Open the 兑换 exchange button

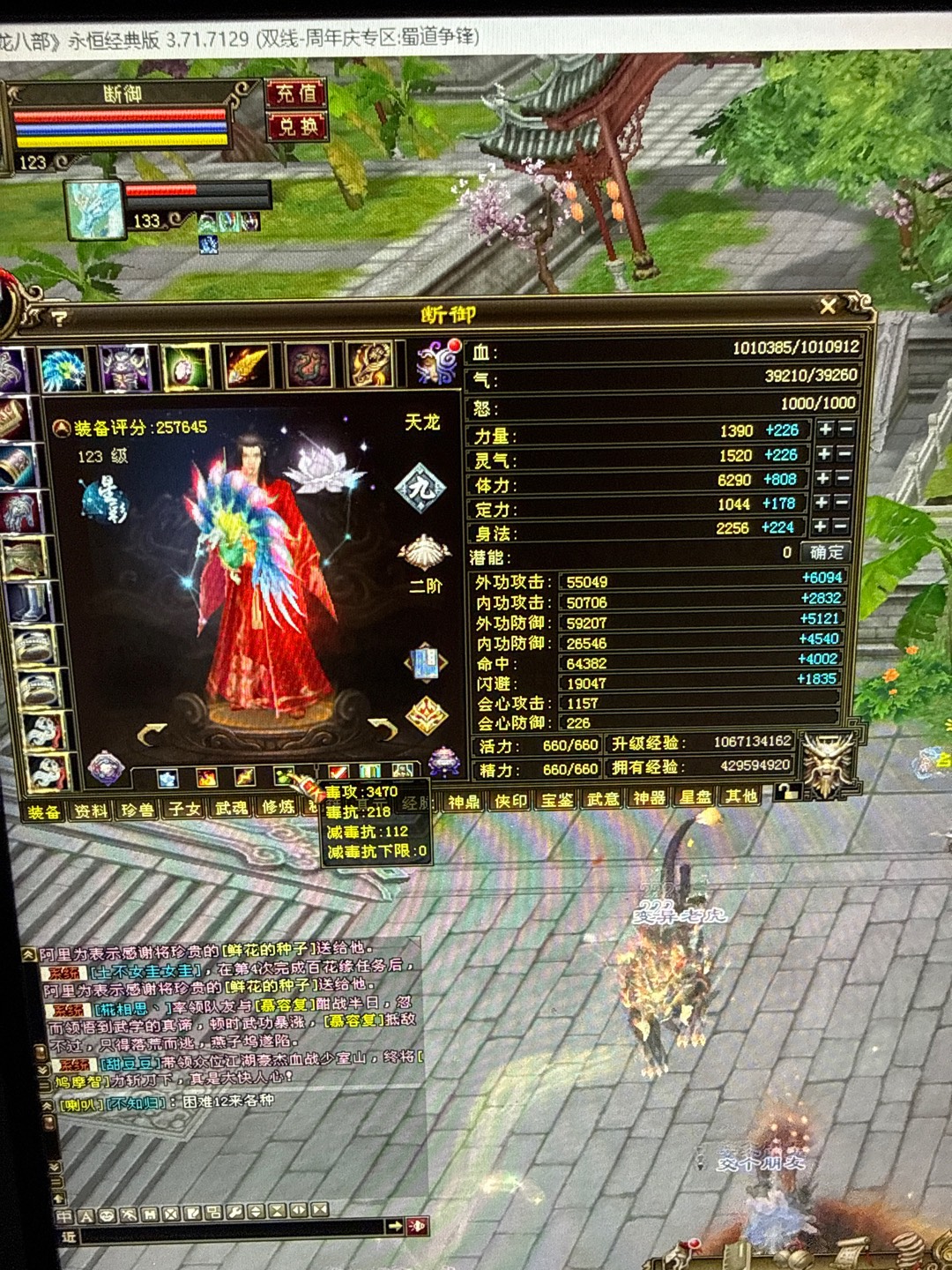pos(298,127)
